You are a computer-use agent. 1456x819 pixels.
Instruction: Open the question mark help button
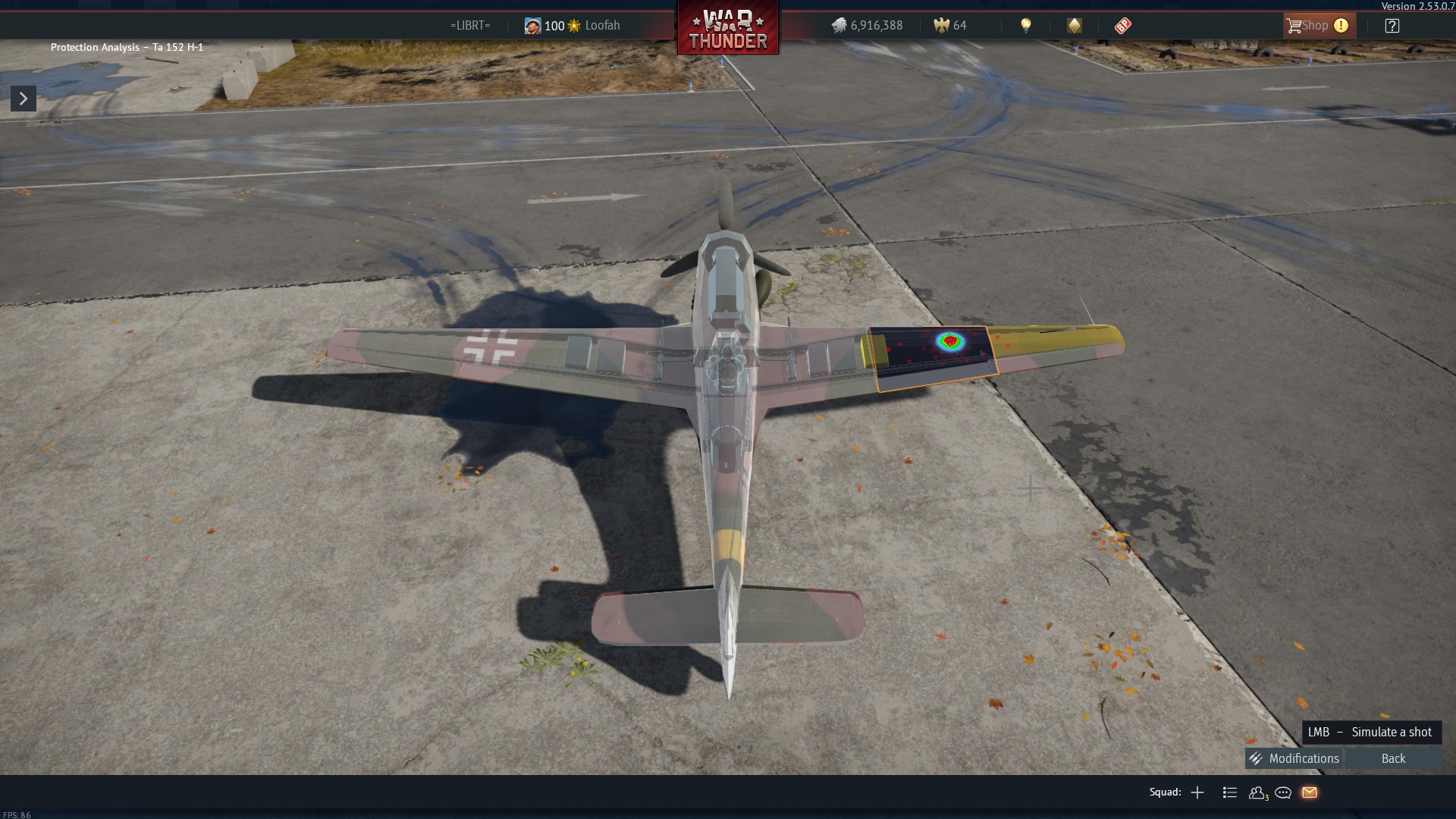[x=1392, y=26]
